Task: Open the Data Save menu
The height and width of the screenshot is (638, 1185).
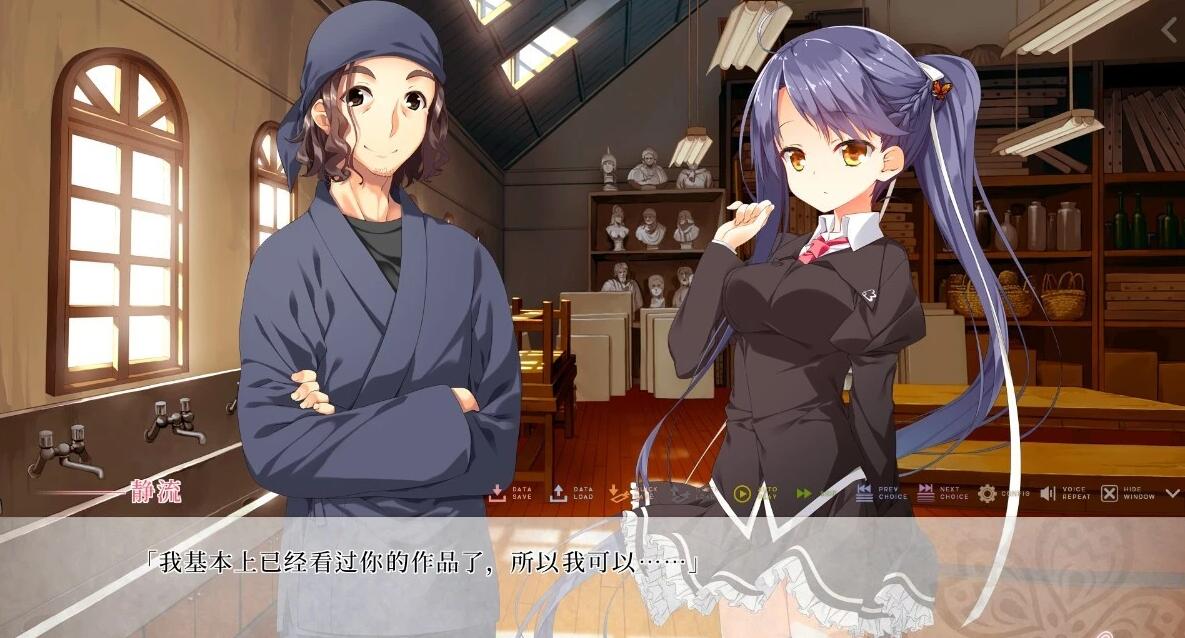Action: pyautogui.click(x=510, y=493)
